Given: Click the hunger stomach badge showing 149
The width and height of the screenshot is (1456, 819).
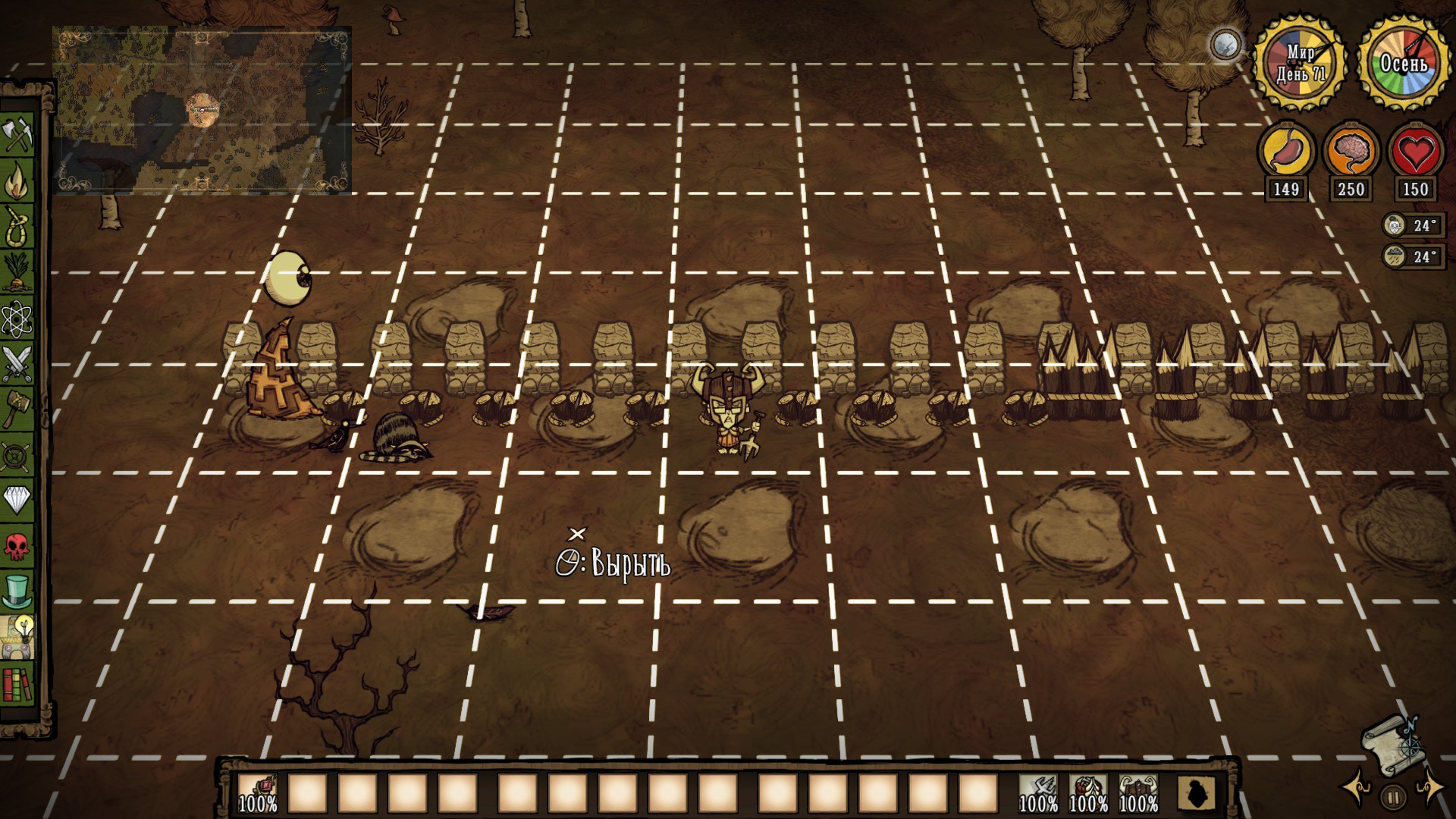Looking at the screenshot, I should (x=1287, y=152).
